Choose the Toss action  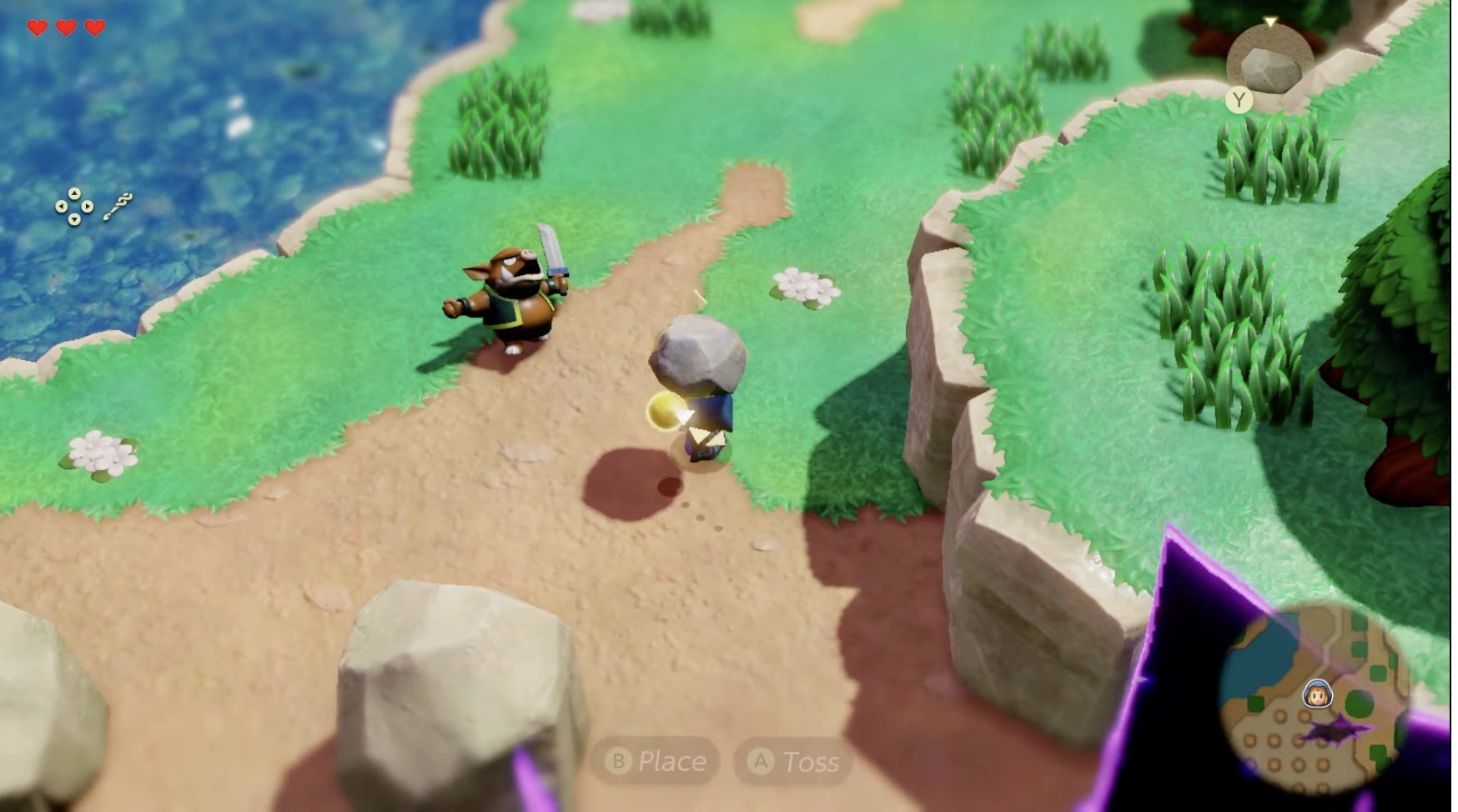tap(793, 760)
